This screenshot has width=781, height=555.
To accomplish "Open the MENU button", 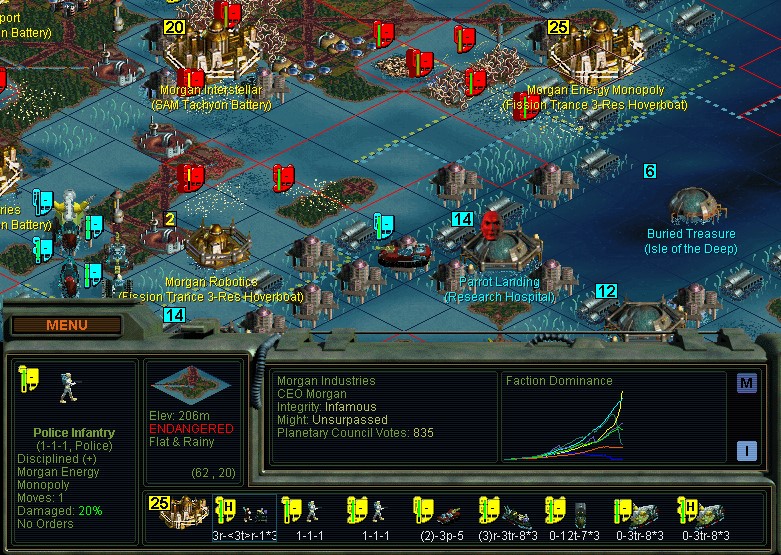I will [67, 325].
